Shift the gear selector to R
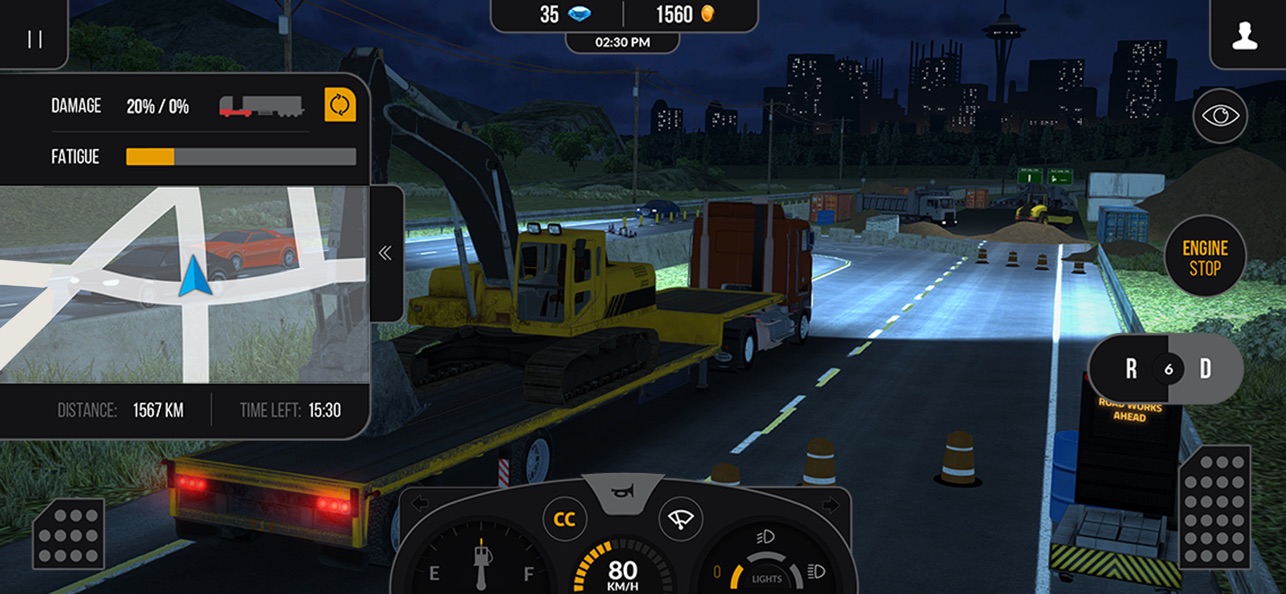This screenshot has height=594, width=1286. click(x=1131, y=369)
